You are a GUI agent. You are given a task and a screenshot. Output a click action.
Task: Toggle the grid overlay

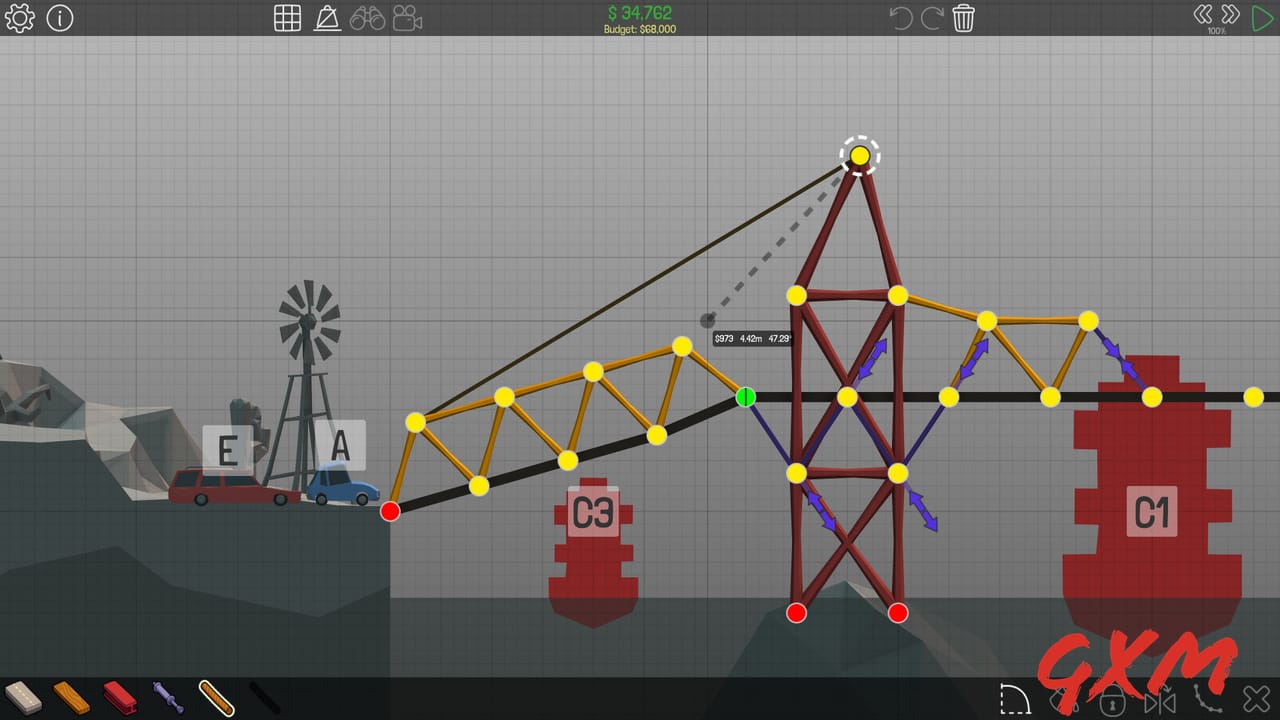pyautogui.click(x=287, y=17)
